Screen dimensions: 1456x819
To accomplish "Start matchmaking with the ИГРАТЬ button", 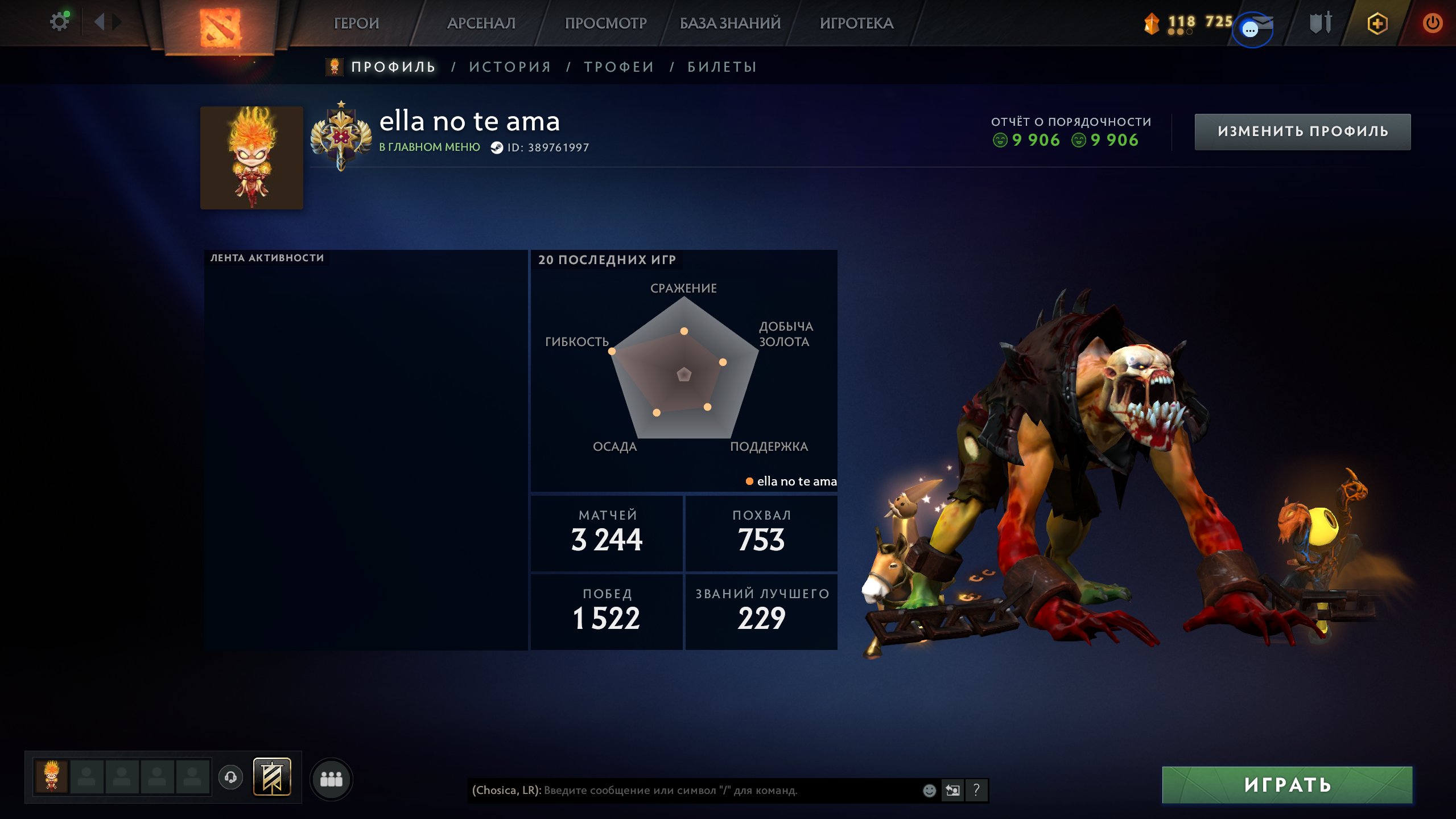I will point(1287,785).
